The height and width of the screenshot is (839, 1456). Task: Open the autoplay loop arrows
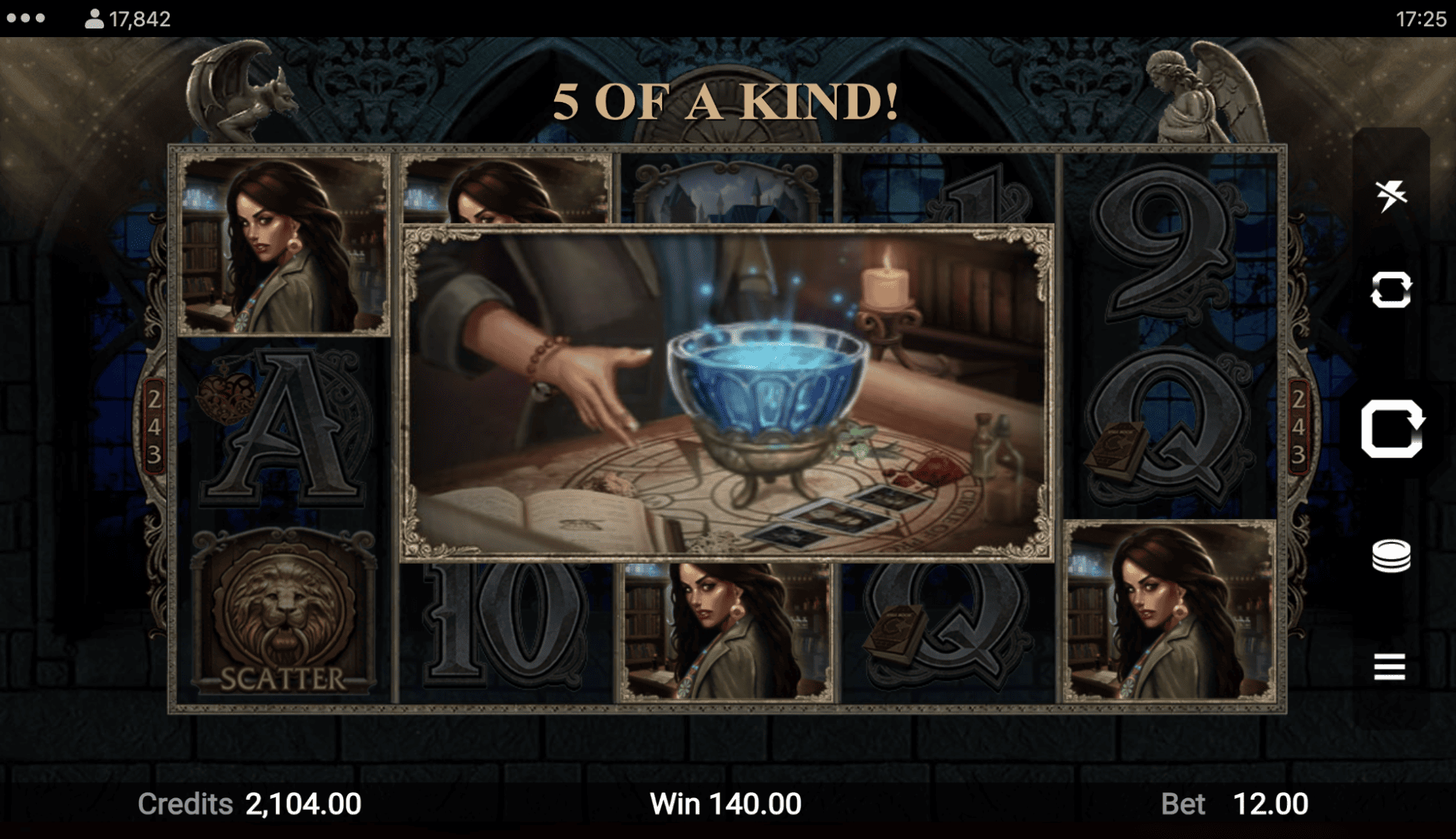click(1390, 290)
